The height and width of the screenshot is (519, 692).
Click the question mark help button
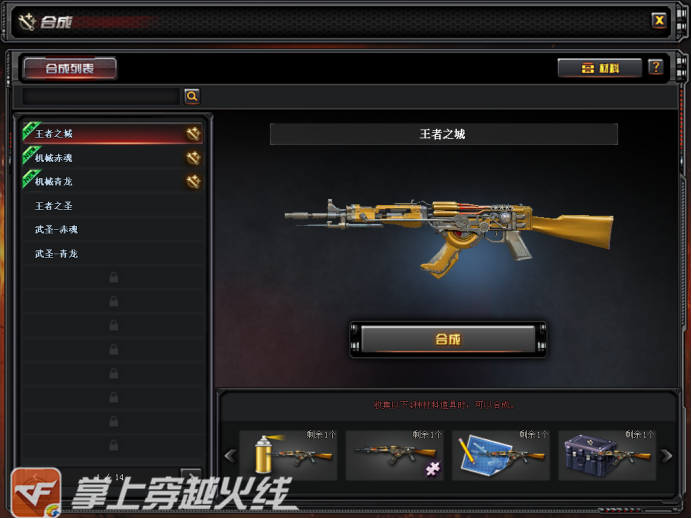pyautogui.click(x=656, y=68)
